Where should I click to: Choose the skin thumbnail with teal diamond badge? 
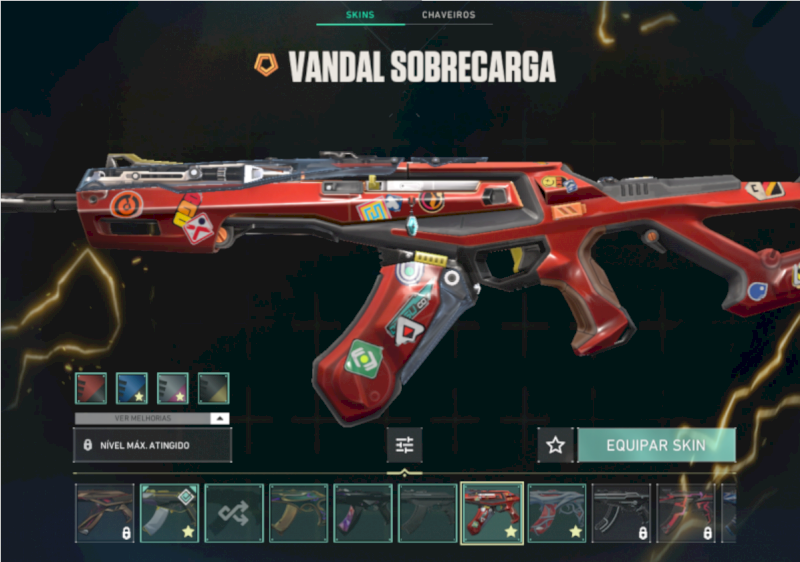point(169,513)
